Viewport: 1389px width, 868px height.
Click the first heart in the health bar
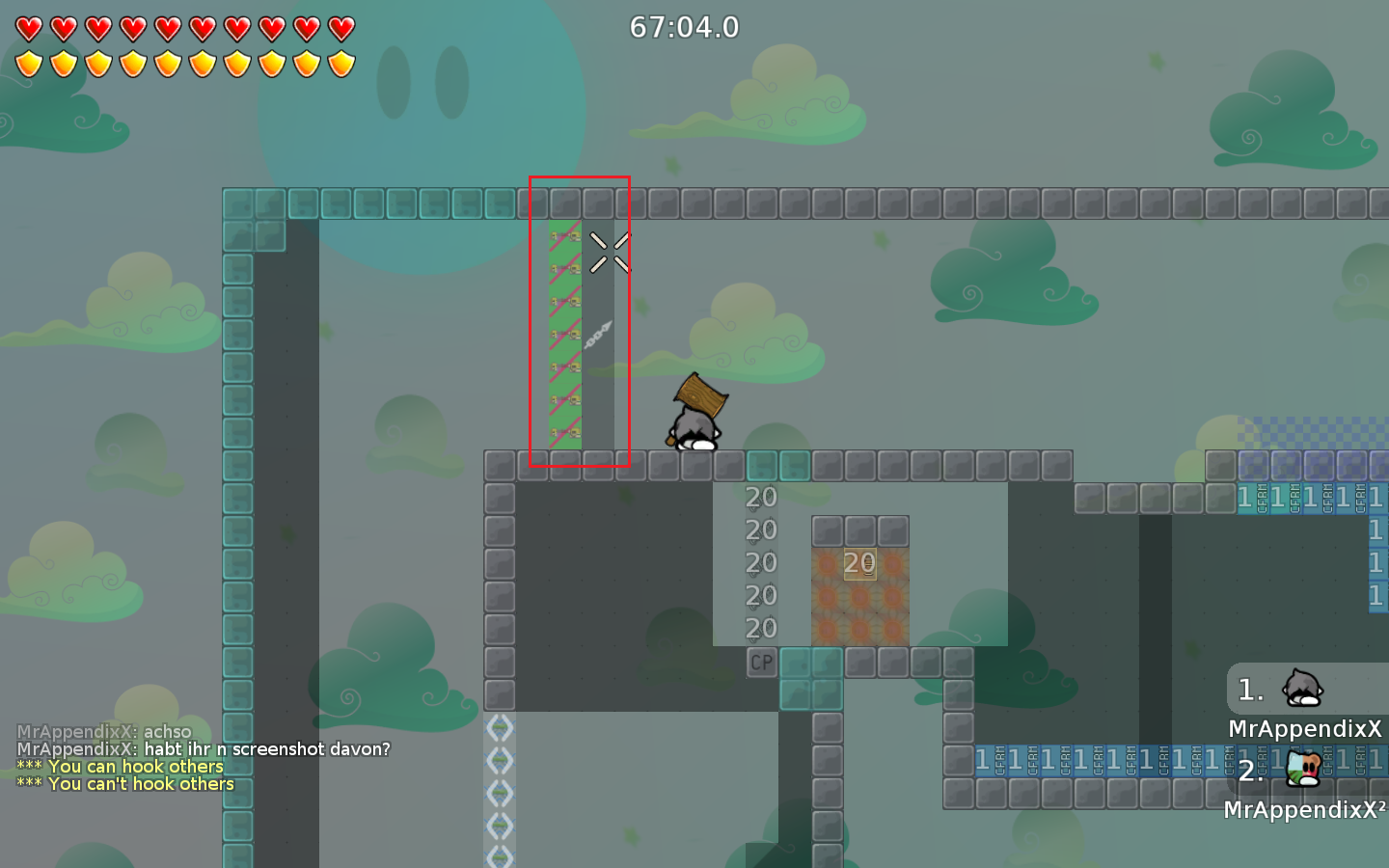click(29, 28)
